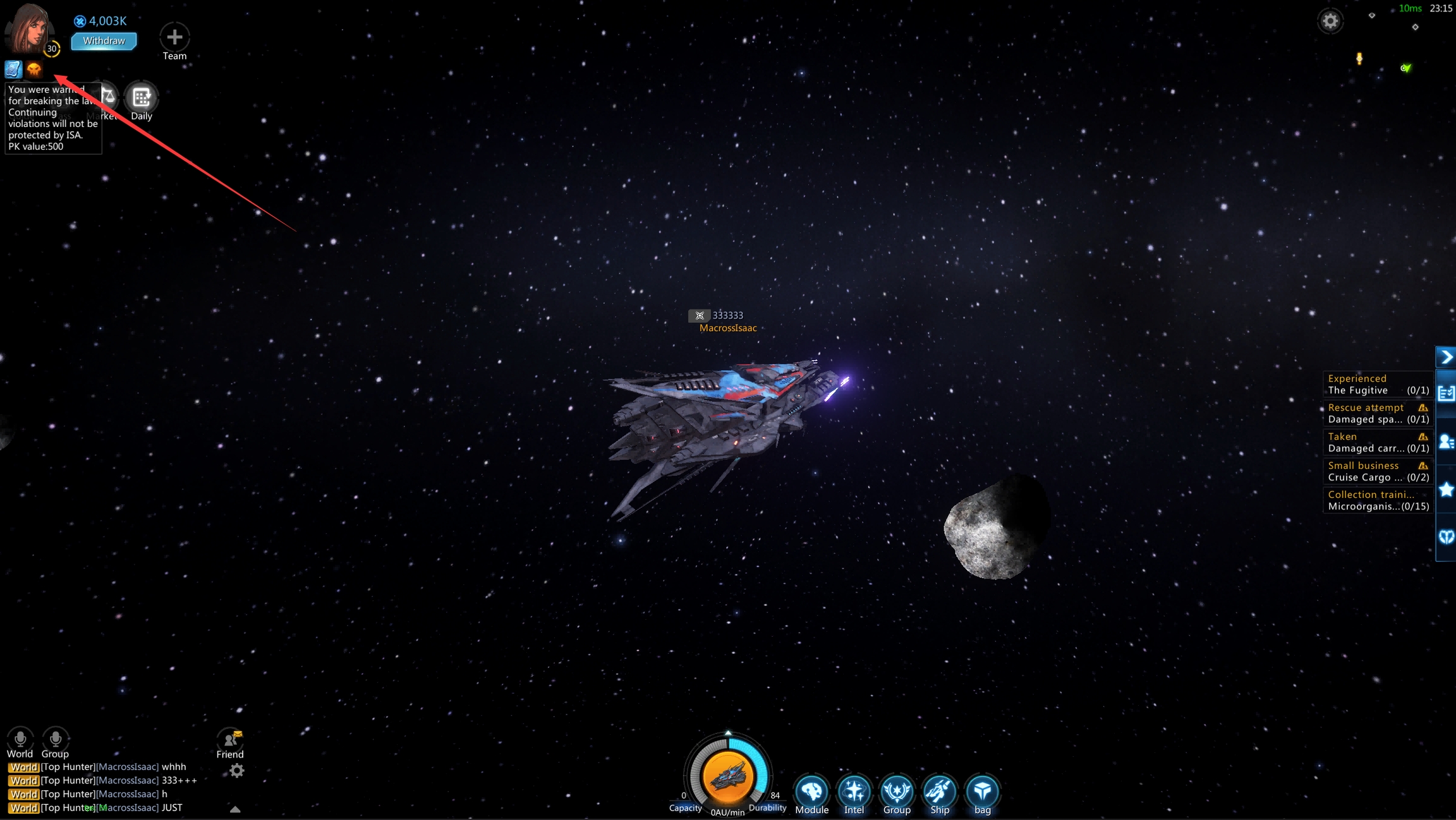Screen dimensions: 1456x820
Task: Open the Ship menu
Action: point(940,791)
